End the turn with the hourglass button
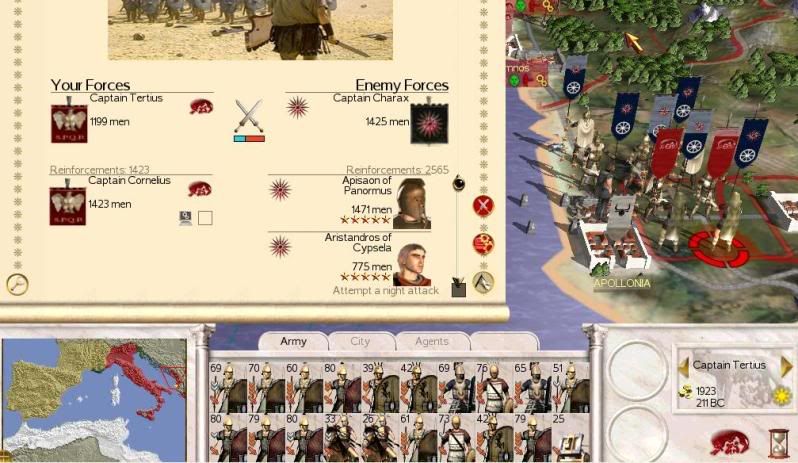Viewport: 798px width, 463px height. (778, 443)
